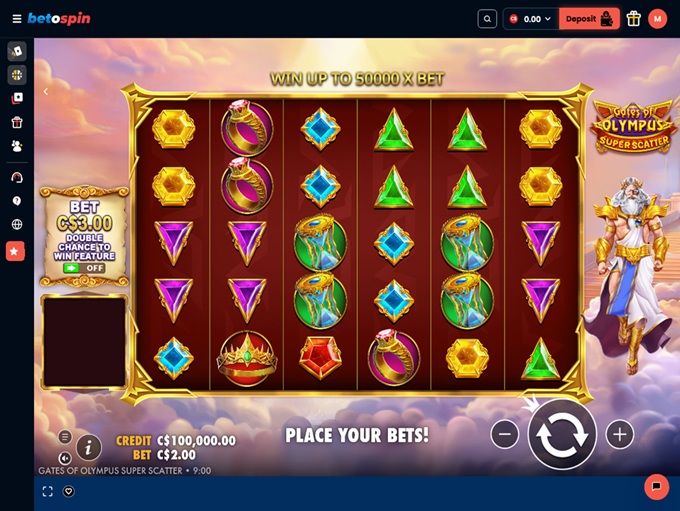
Task: Spin the reels with the circular arrow button
Action: 562,434
